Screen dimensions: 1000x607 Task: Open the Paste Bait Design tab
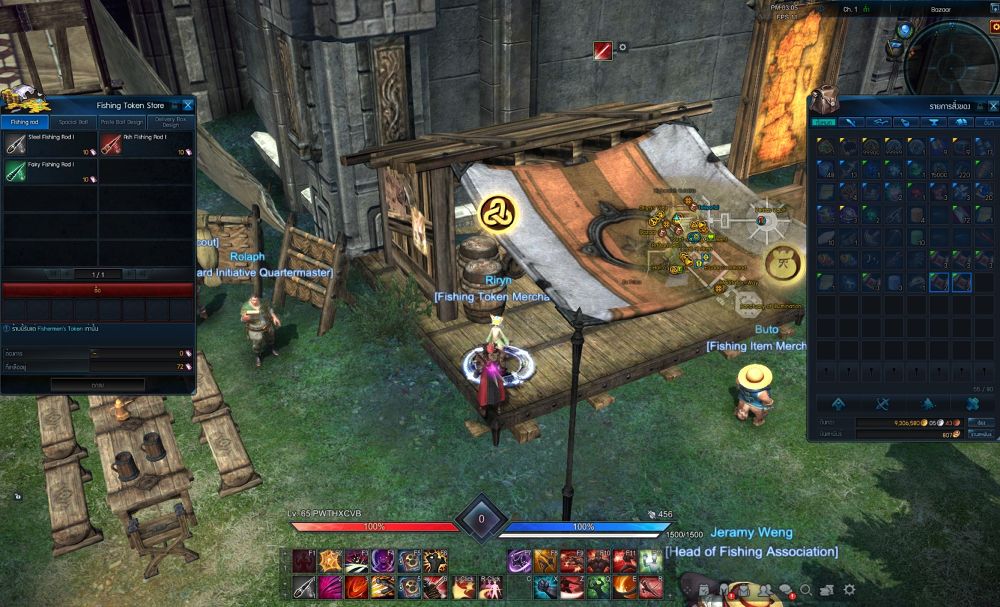click(122, 122)
